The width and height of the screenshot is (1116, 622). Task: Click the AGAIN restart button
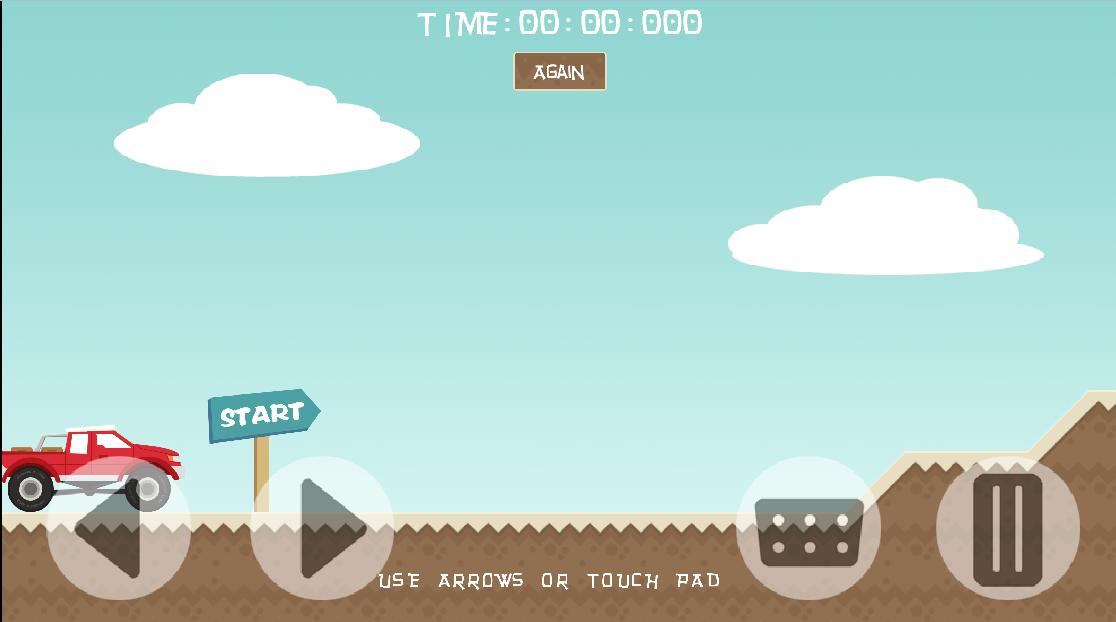559,72
